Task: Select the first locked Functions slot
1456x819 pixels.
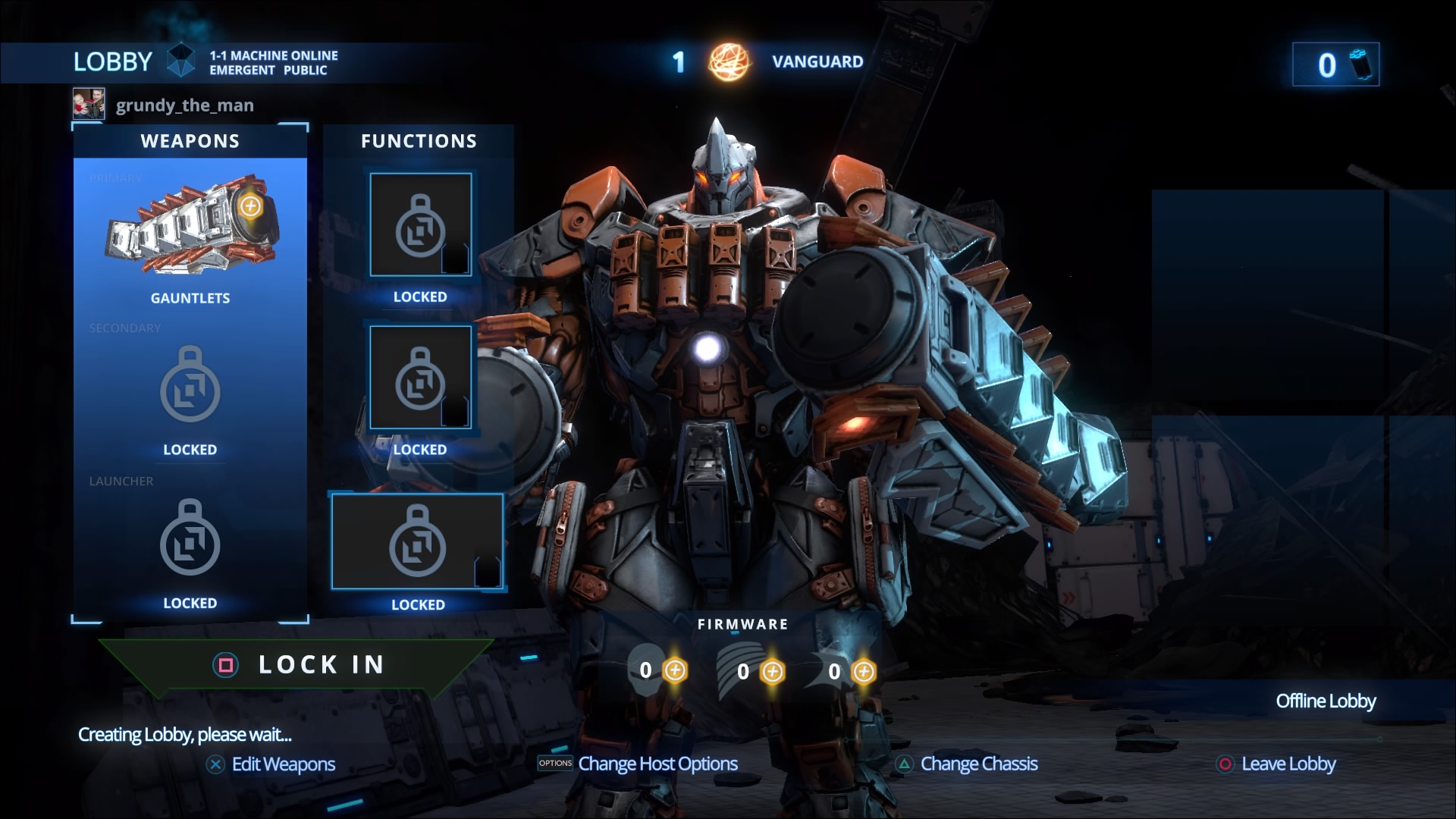Action: pos(419,224)
